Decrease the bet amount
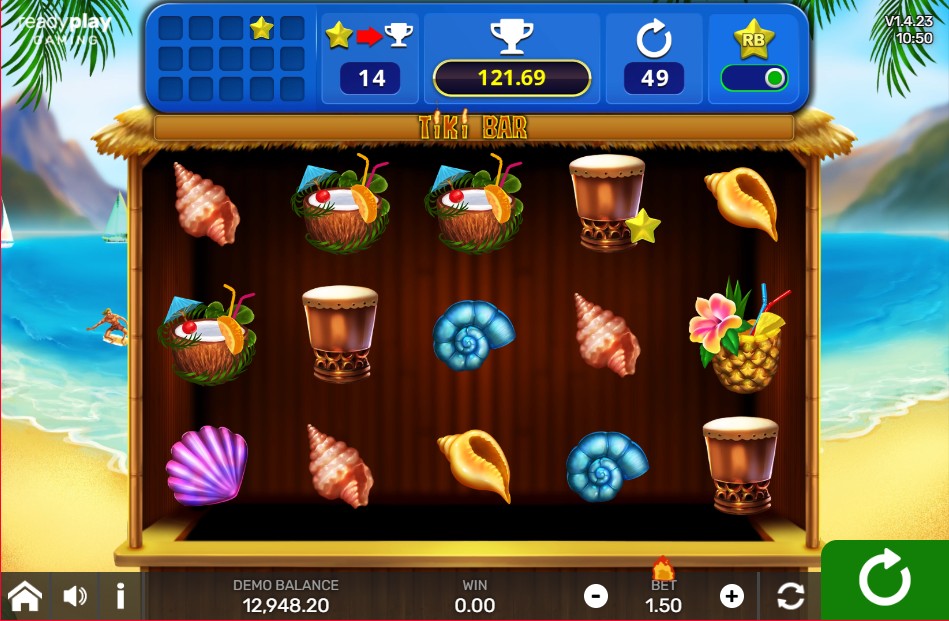The width and height of the screenshot is (949, 621). pyautogui.click(x=596, y=597)
